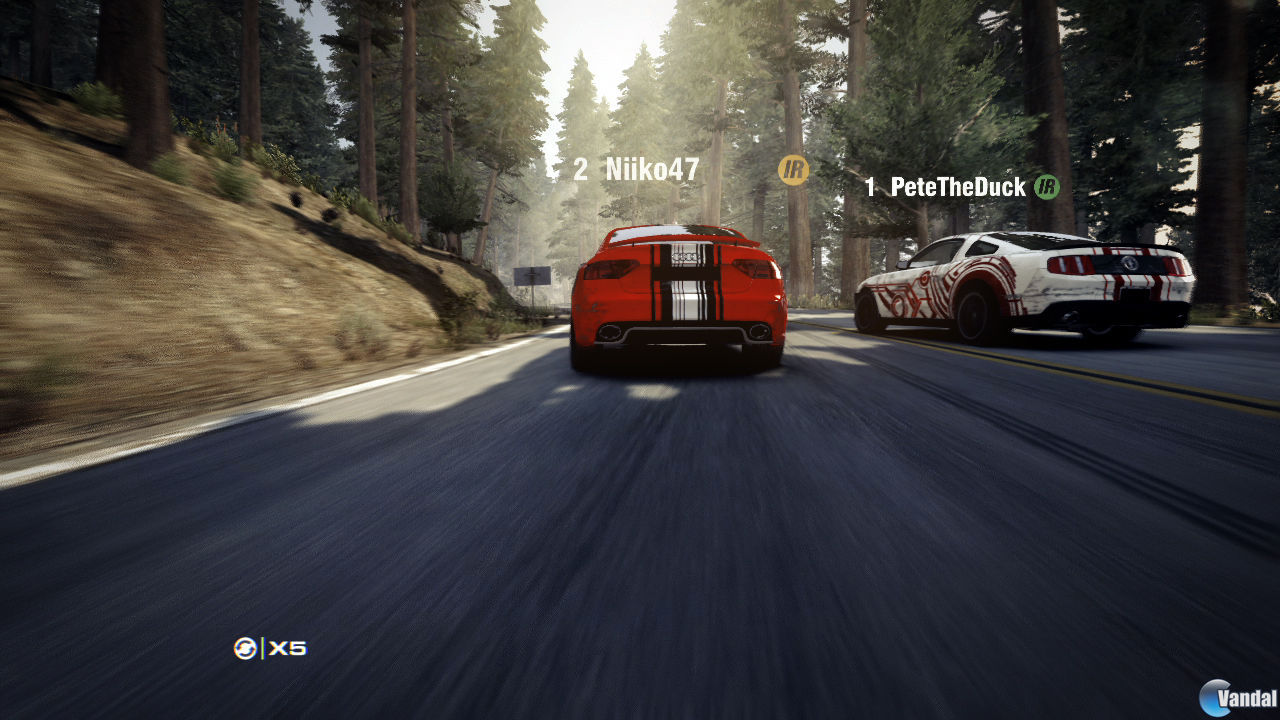Image resolution: width=1280 pixels, height=720 pixels.
Task: Select the yellow IR badge beside Niiko47
Action: click(x=791, y=170)
